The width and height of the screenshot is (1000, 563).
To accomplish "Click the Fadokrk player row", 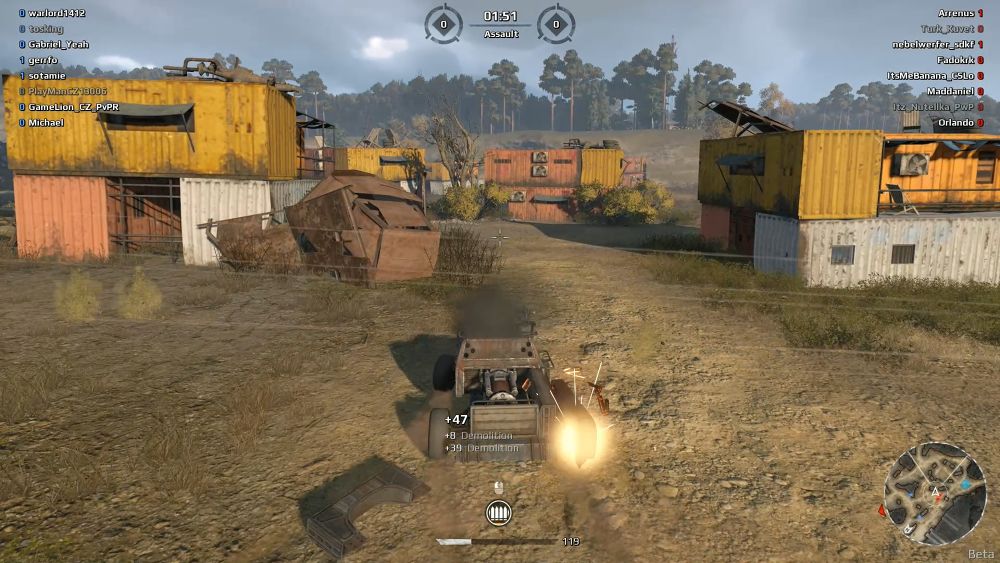I will [953, 60].
